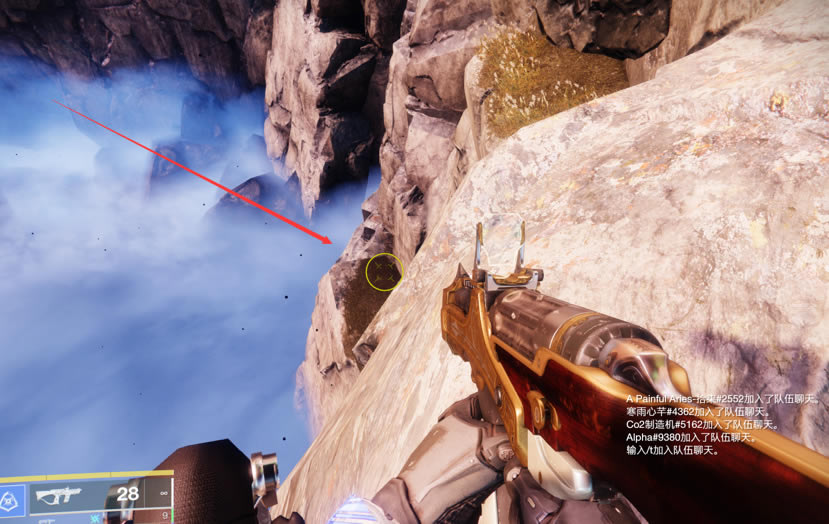
Task: Click the Co2制造机#5162 chat message
Action: 699,424
